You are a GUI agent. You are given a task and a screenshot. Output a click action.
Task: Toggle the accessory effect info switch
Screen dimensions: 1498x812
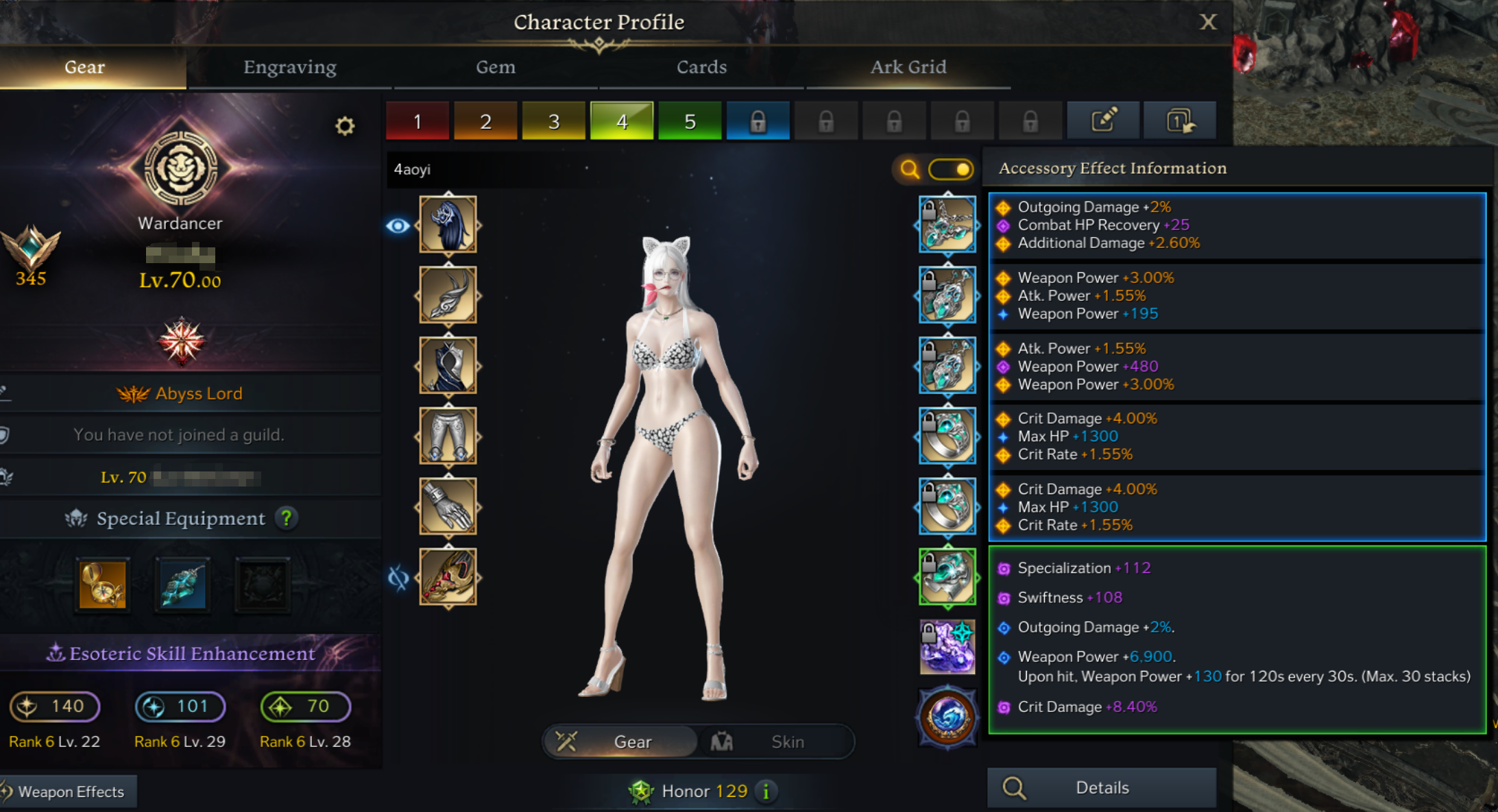coord(951,169)
